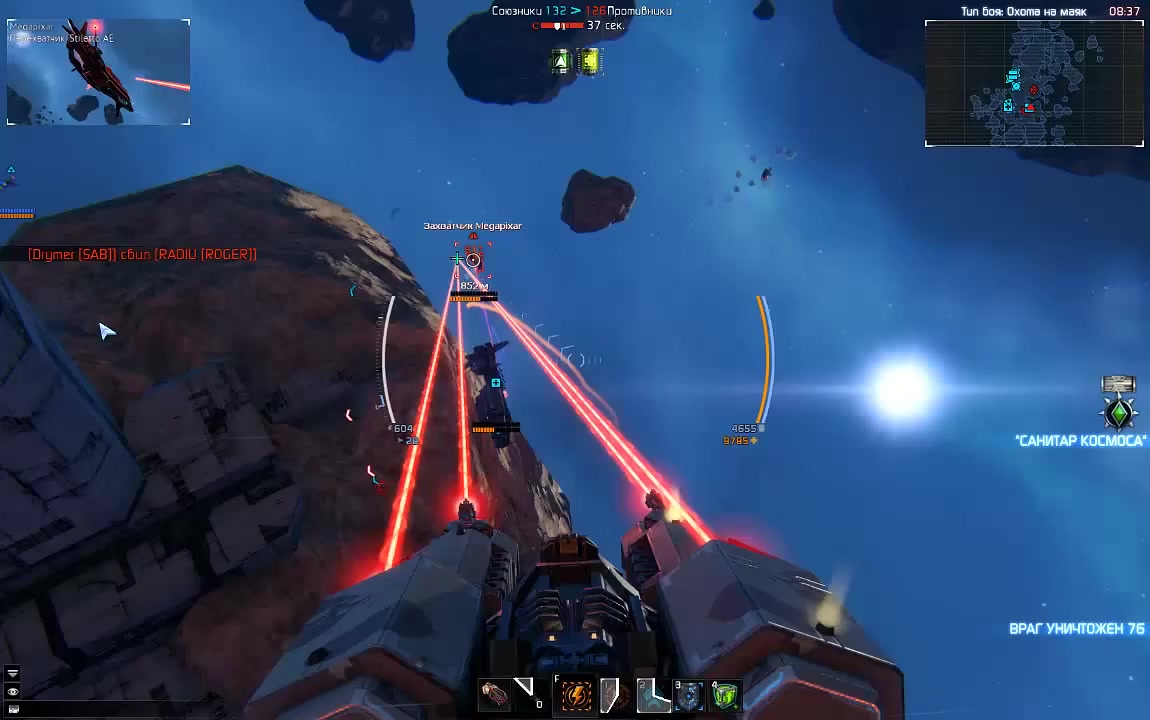The height and width of the screenshot is (720, 1150).
Task: Activate the teal module in slot 2
Action: [652, 694]
